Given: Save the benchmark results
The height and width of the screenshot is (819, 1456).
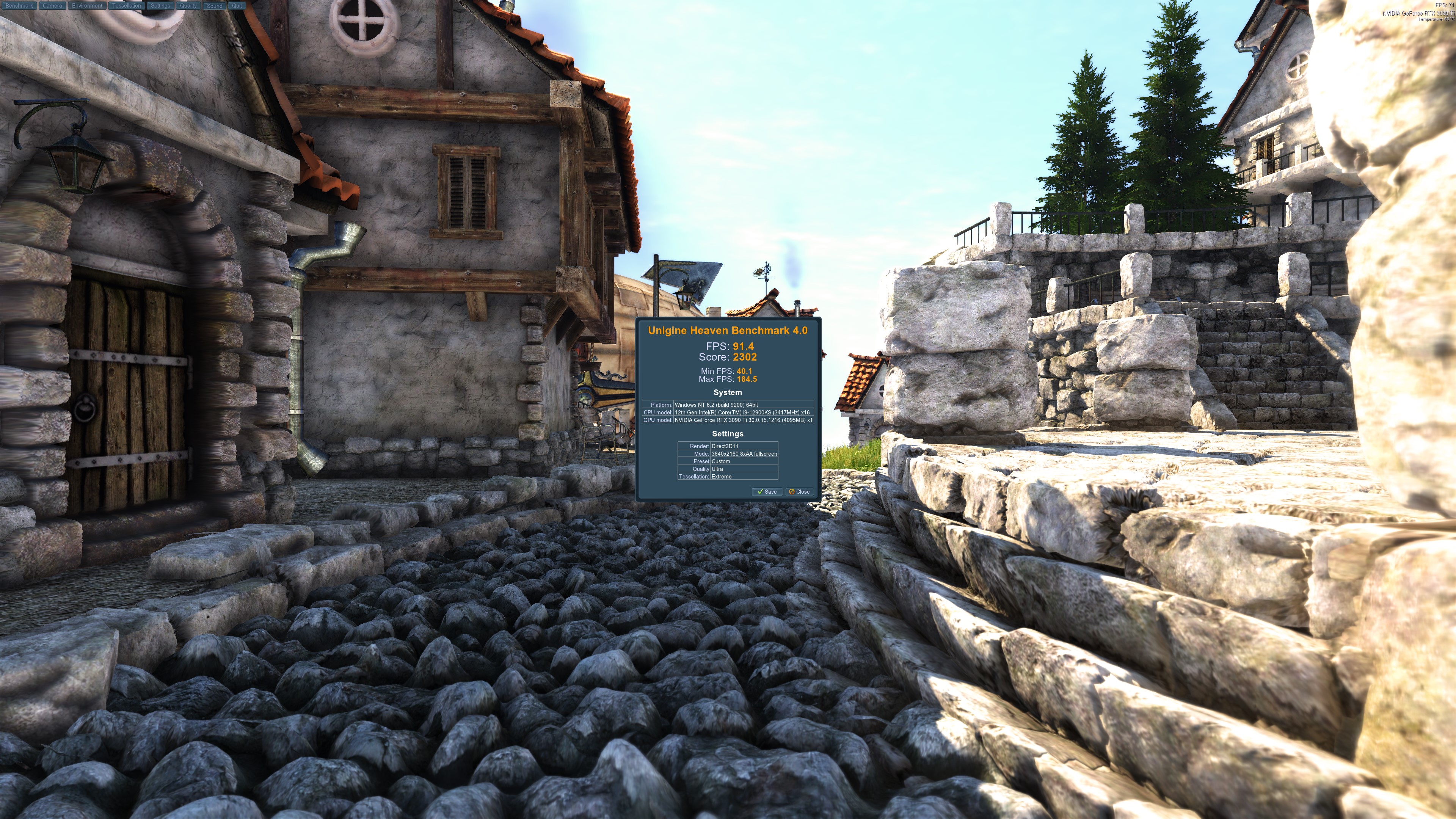Looking at the screenshot, I should point(767,492).
